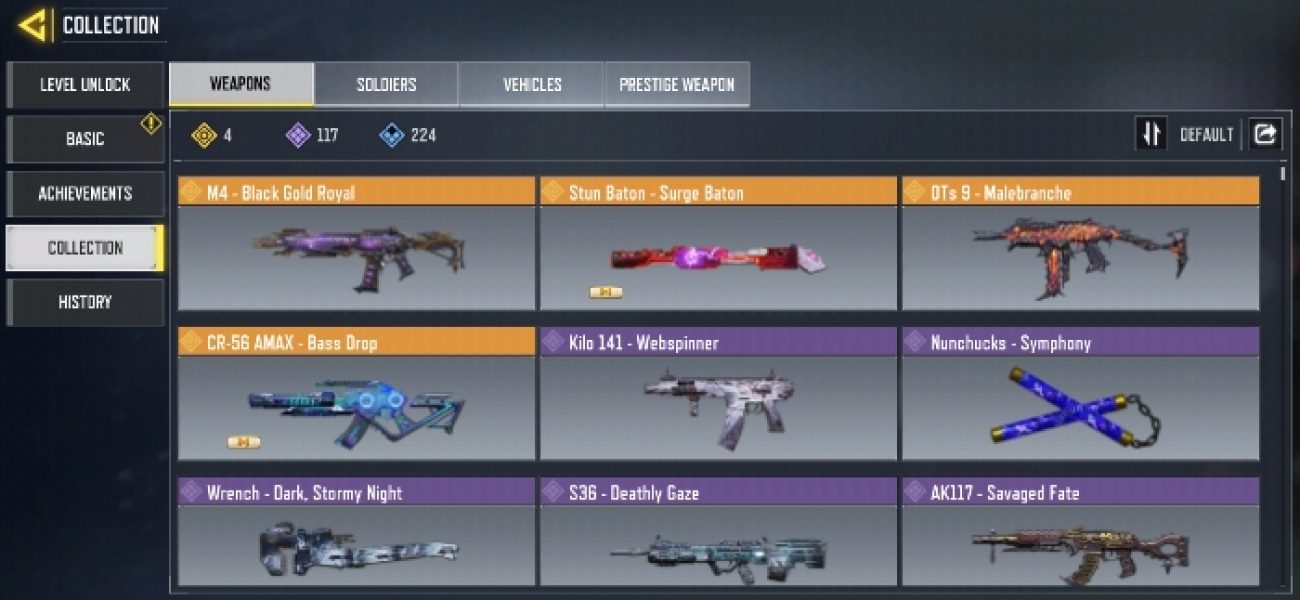Open the Level Unlock section

click(85, 85)
